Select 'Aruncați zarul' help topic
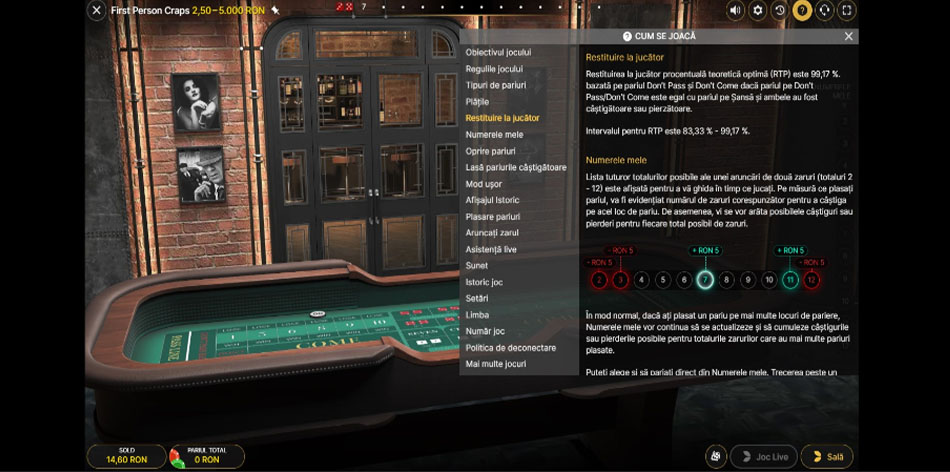The width and height of the screenshot is (950, 472). [x=492, y=233]
